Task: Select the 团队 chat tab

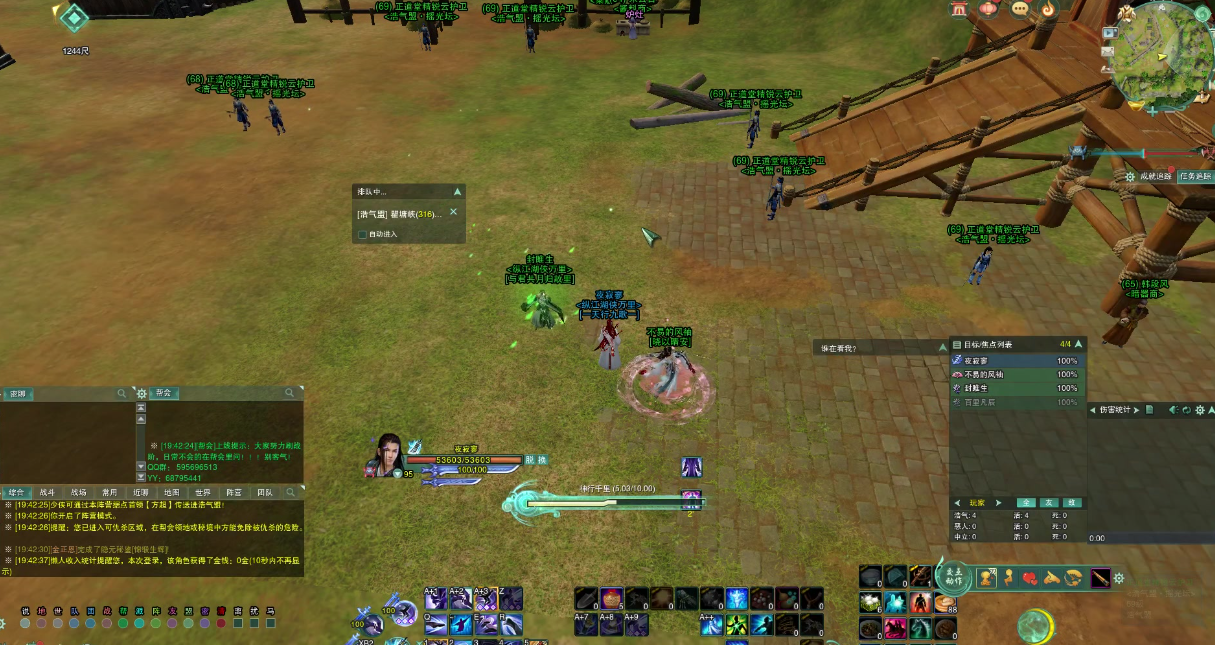Action: point(265,493)
